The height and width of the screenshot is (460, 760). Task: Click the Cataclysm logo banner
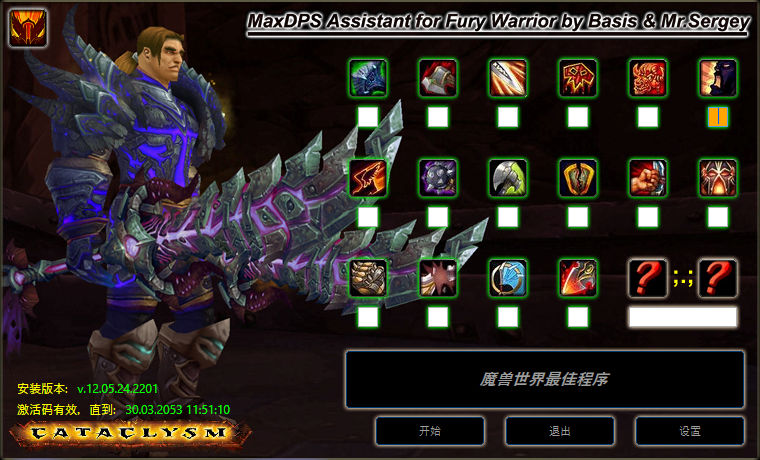pos(126,433)
